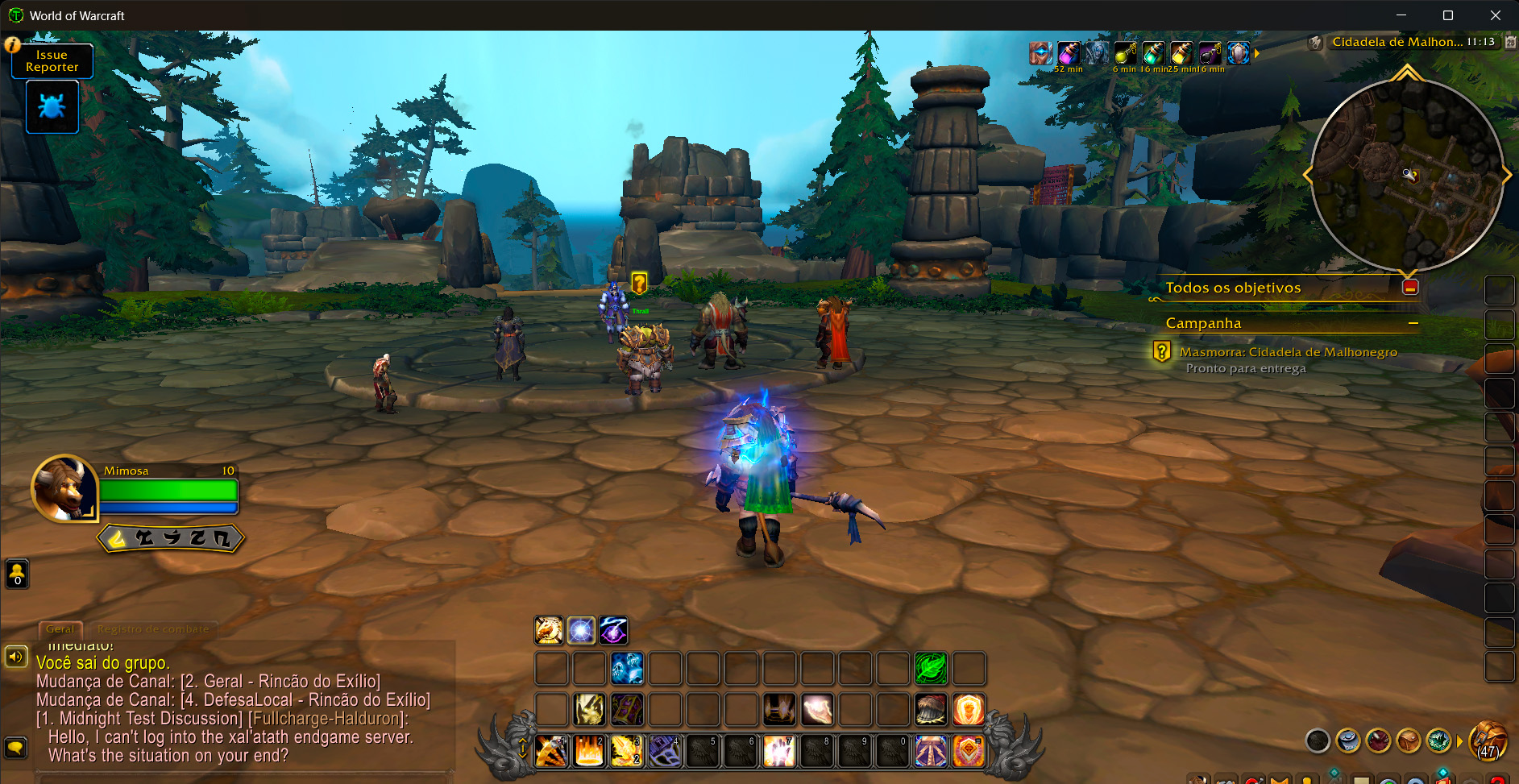Cast the fire consecration ability in slot 2
The height and width of the screenshot is (784, 1519).
589,751
